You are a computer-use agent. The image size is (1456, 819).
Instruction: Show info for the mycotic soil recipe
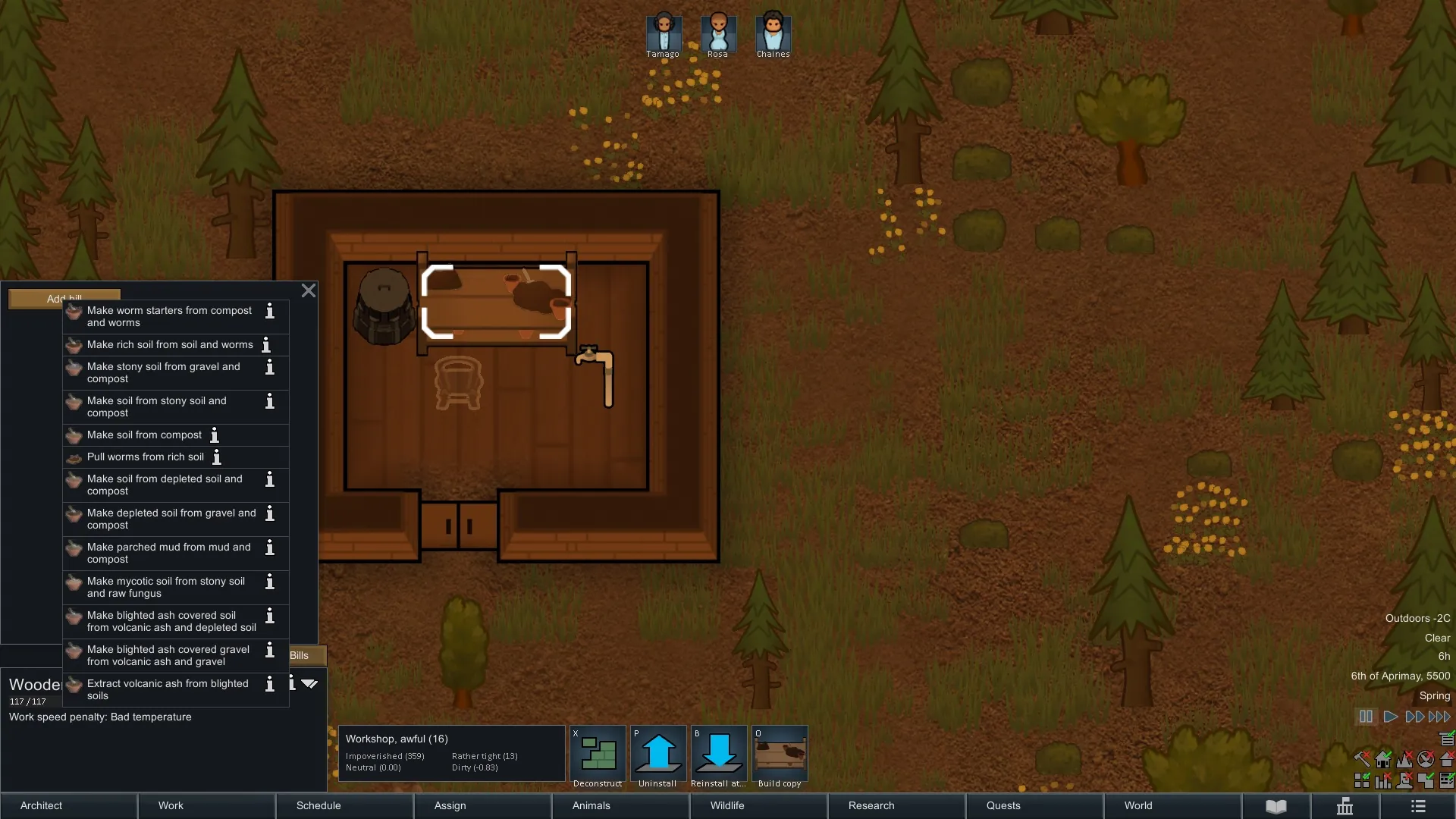pyautogui.click(x=270, y=582)
